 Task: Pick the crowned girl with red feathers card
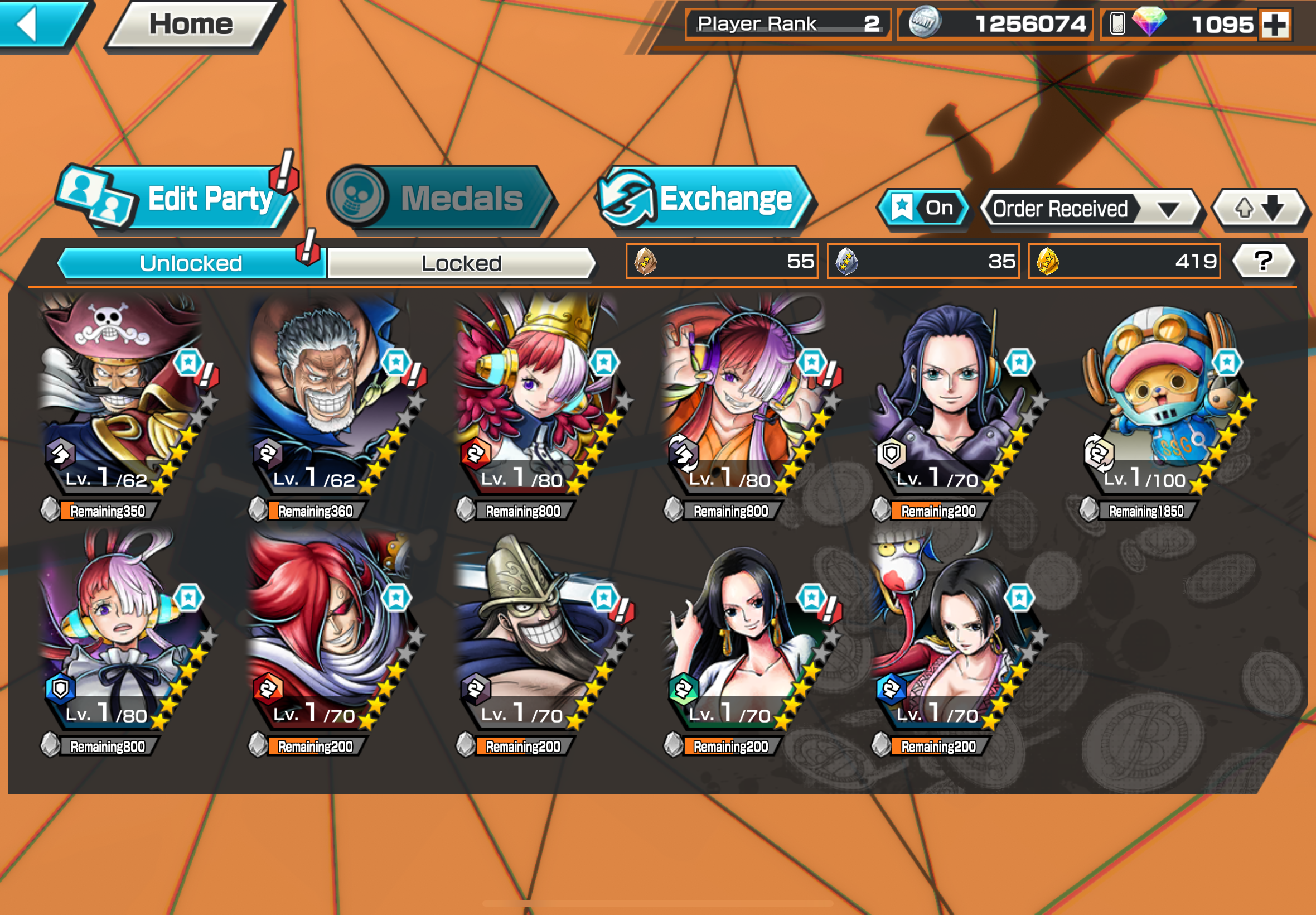click(536, 401)
